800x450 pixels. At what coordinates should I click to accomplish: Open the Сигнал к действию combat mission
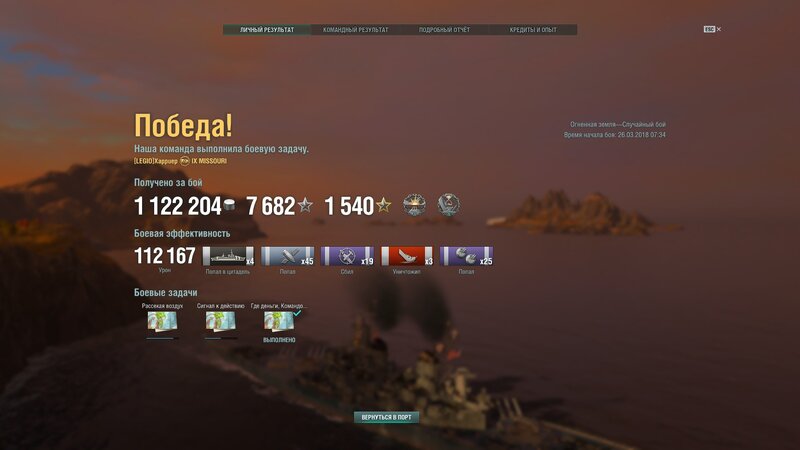[x=220, y=321]
